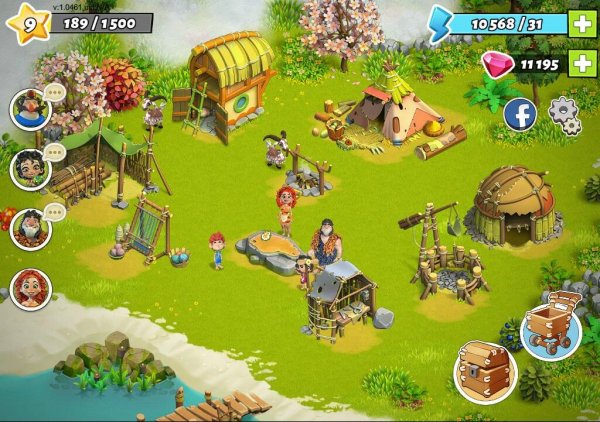The image size is (600, 422).
Task: Open the wooden chest storage button
Action: 485,371
